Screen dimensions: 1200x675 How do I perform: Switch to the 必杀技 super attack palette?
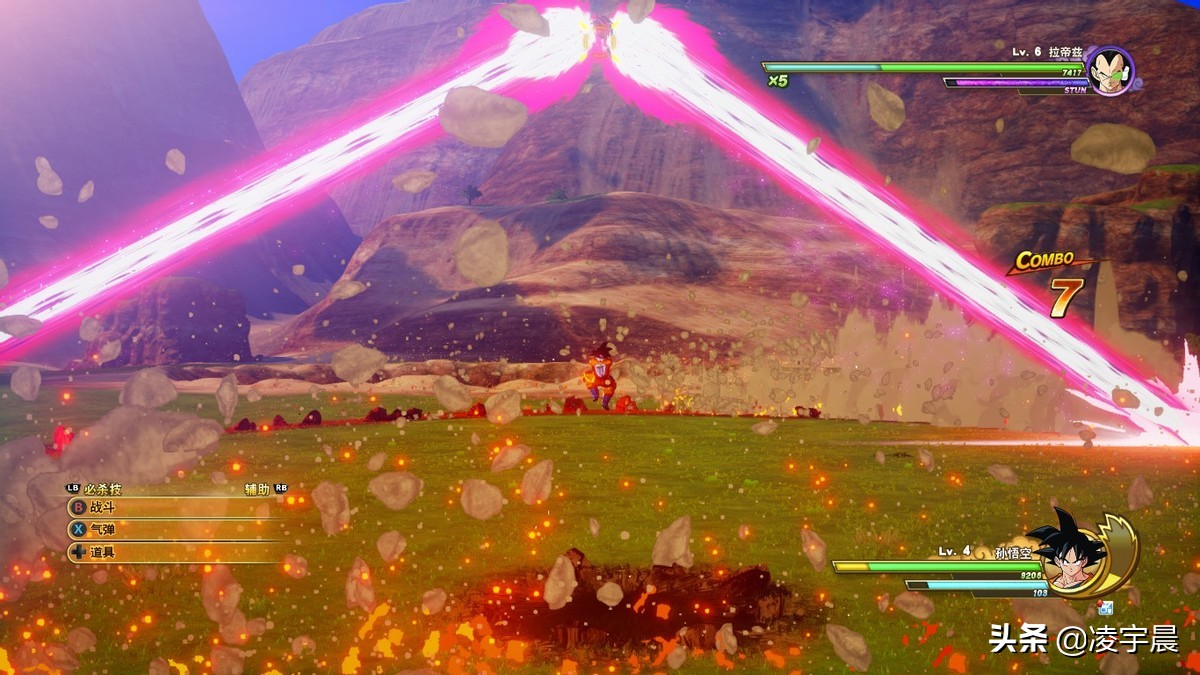click(102, 489)
